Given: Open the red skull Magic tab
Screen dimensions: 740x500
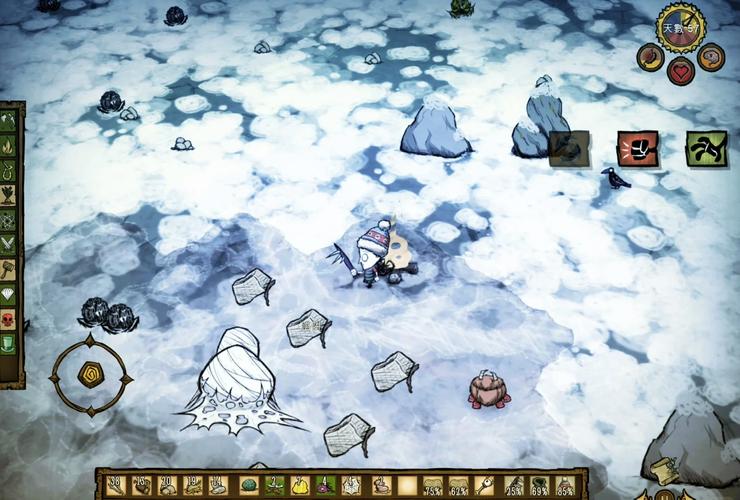Looking at the screenshot, I should (8, 320).
